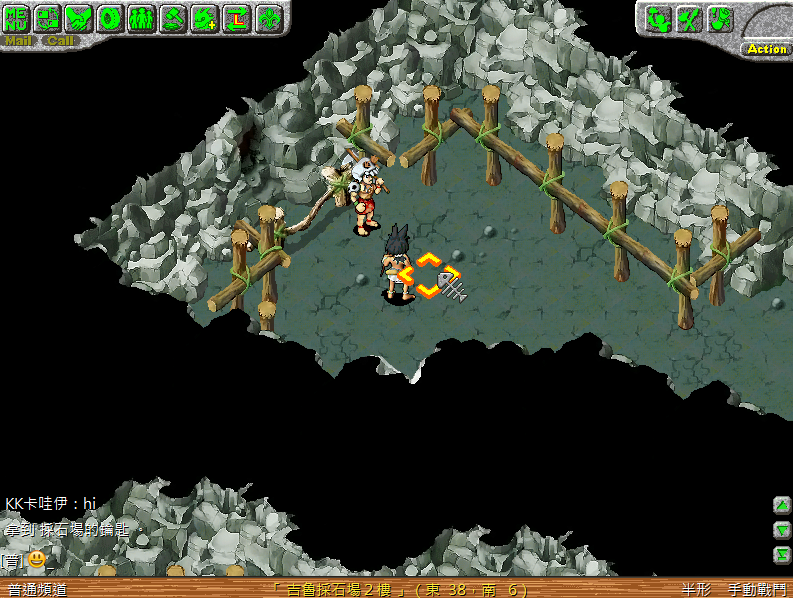The height and width of the screenshot is (598, 793).
Task: Switch the 普通頻道 chat channel
Action: coord(38,590)
